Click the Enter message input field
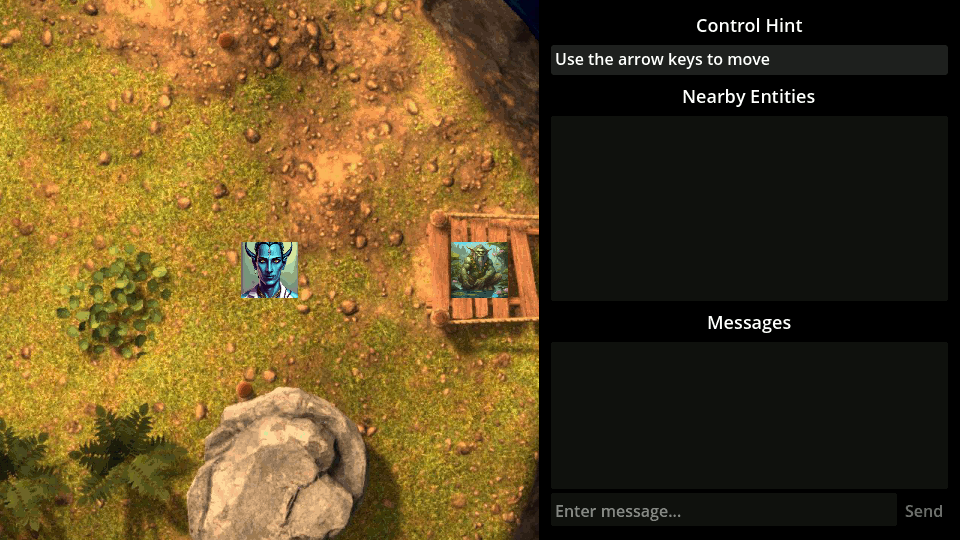The height and width of the screenshot is (540, 960). (723, 511)
